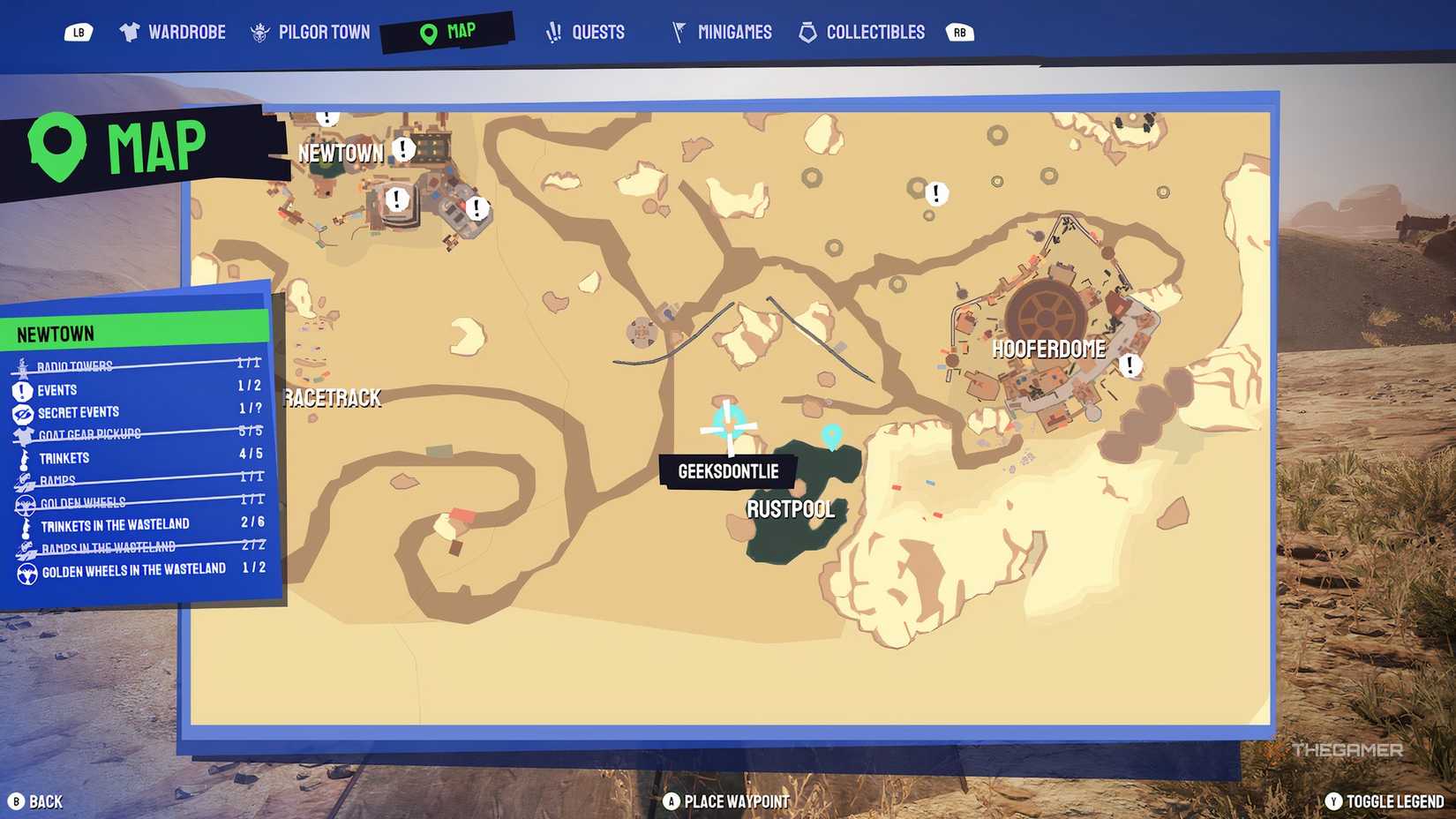Image resolution: width=1456 pixels, height=819 pixels.
Task: Select the exclamation event marker near Newtown
Action: (x=402, y=149)
